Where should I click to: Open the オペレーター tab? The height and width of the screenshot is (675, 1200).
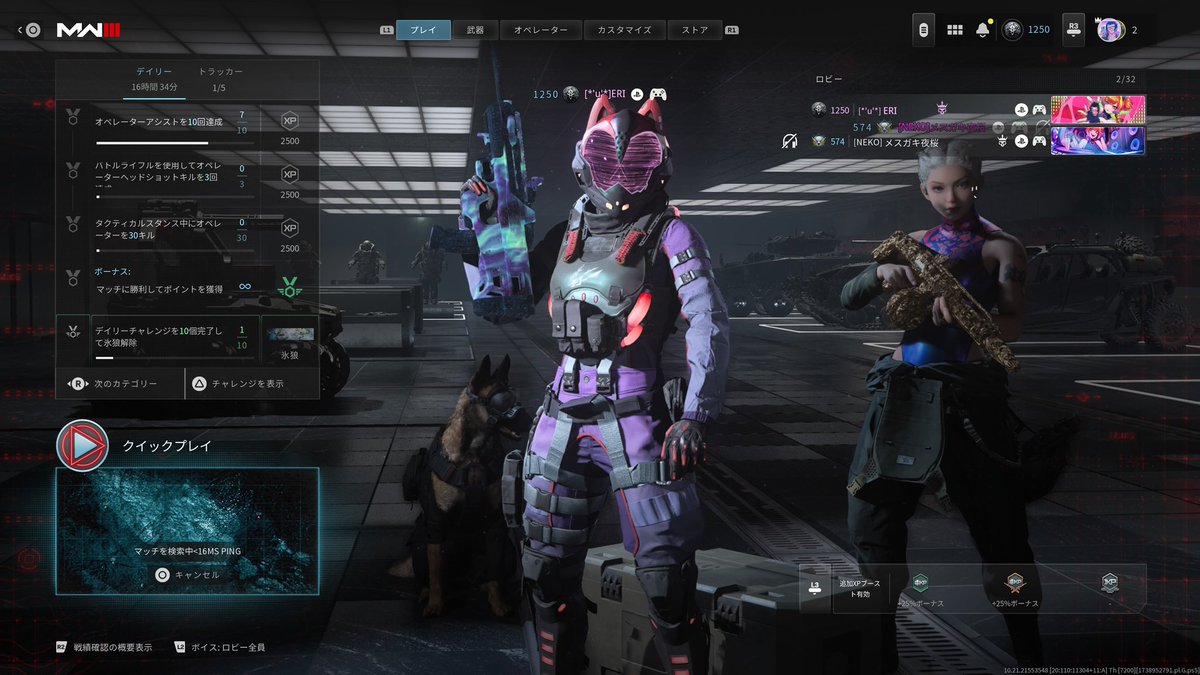coord(540,30)
